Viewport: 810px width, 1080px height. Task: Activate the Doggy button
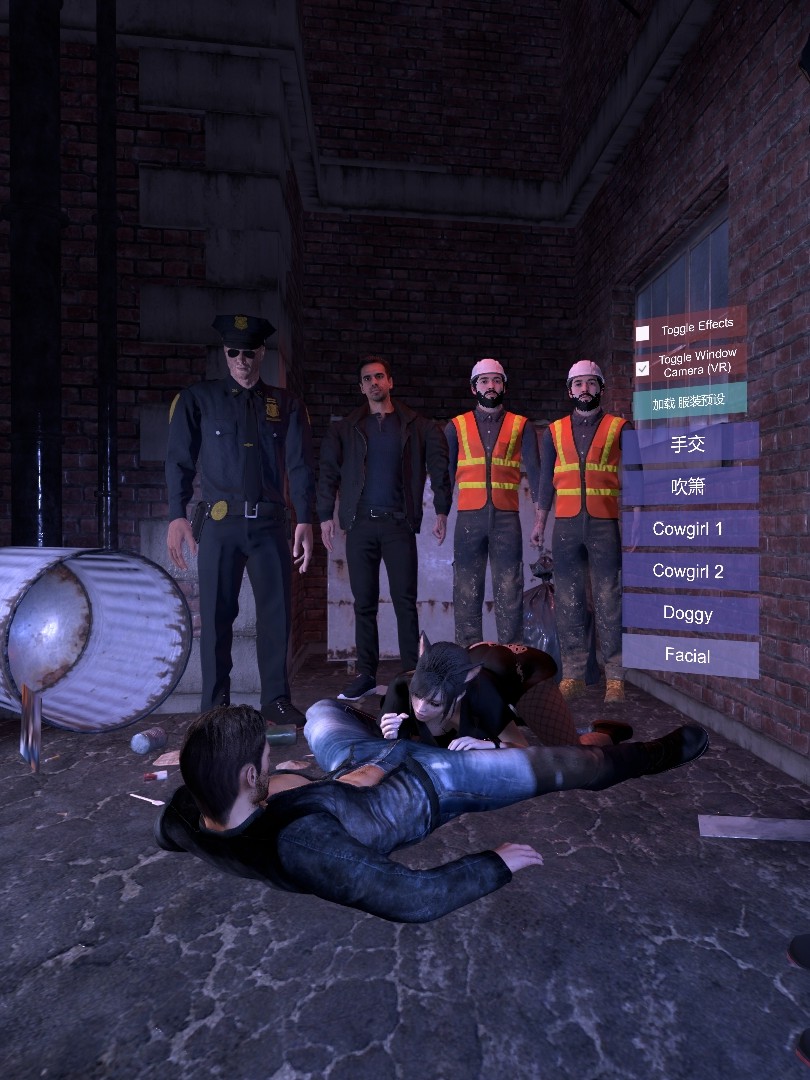coord(689,613)
